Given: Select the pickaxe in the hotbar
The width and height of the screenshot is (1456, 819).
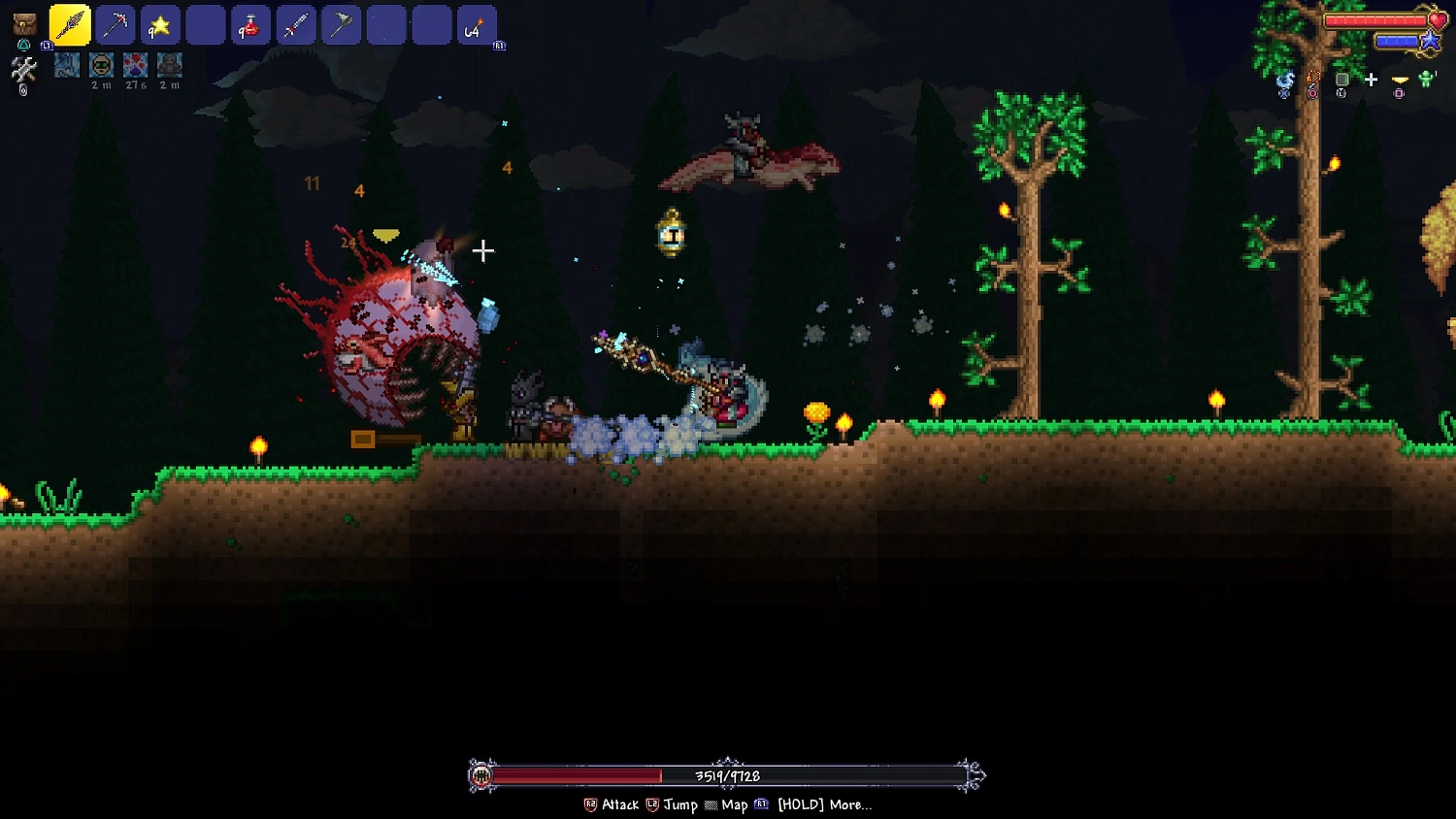Looking at the screenshot, I should pyautogui.click(x=115, y=24).
